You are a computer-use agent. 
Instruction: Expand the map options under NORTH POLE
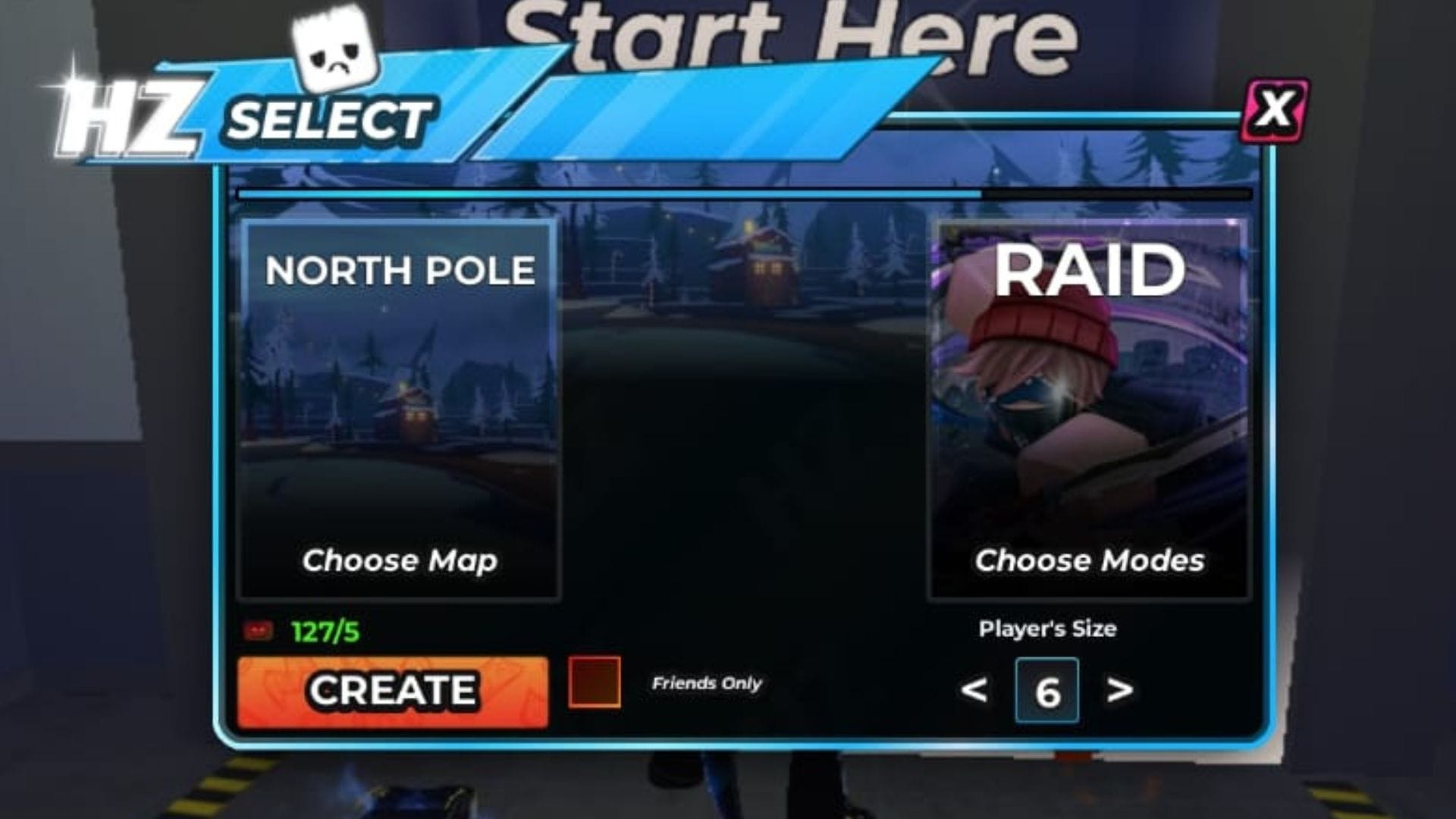[x=400, y=561]
